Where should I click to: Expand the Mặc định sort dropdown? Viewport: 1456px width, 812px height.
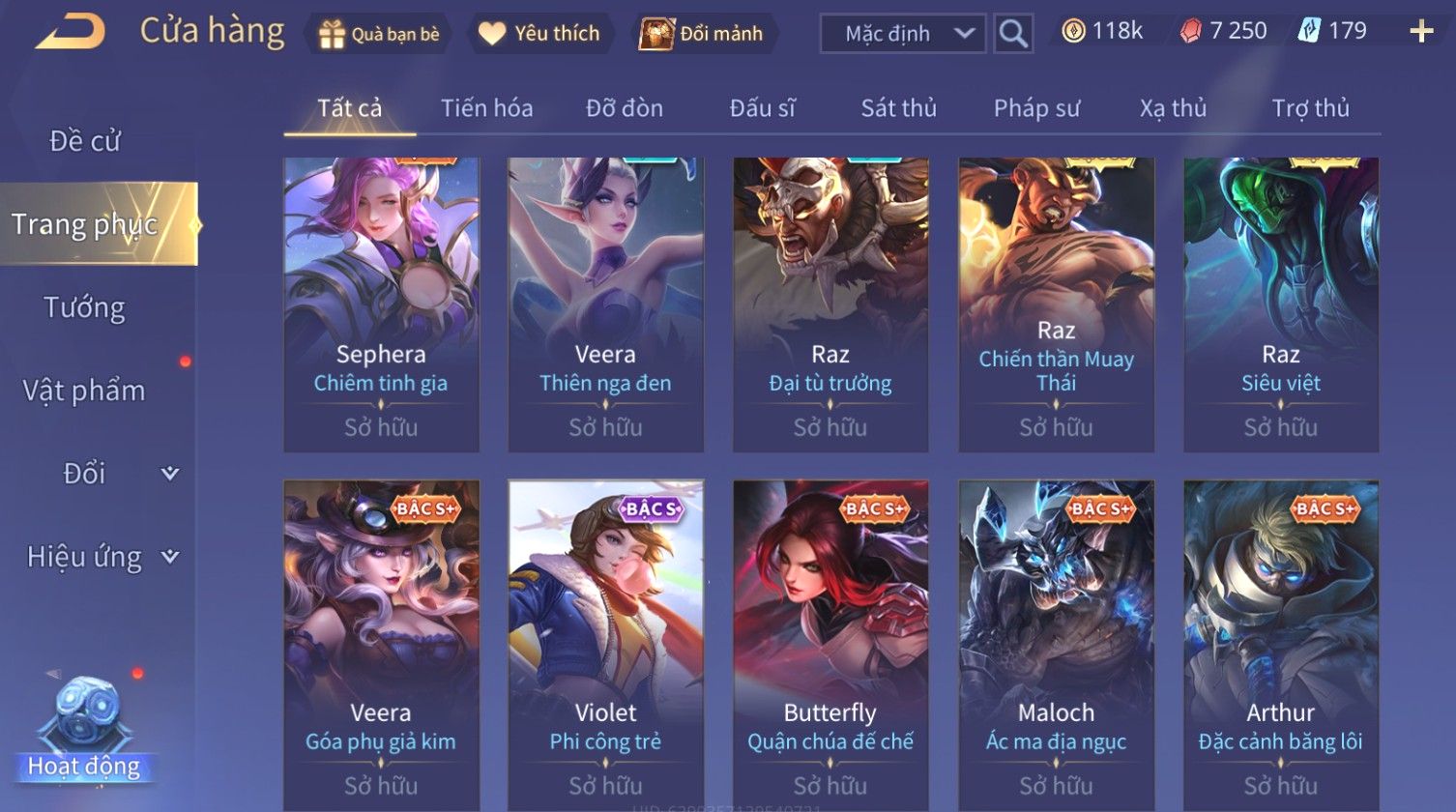902,34
